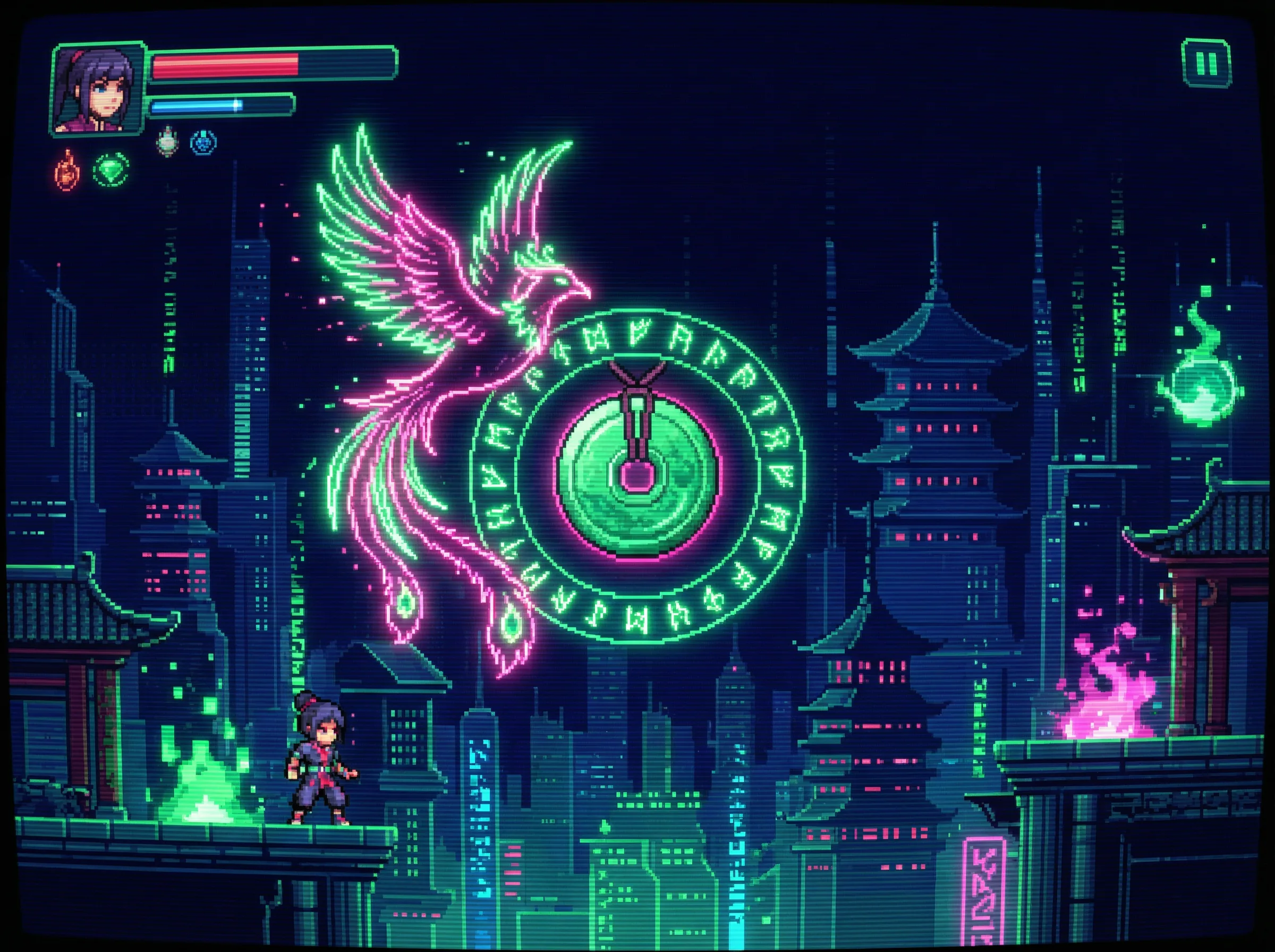Pause the game with the pause button
The height and width of the screenshot is (952, 1275).
coord(1206,63)
